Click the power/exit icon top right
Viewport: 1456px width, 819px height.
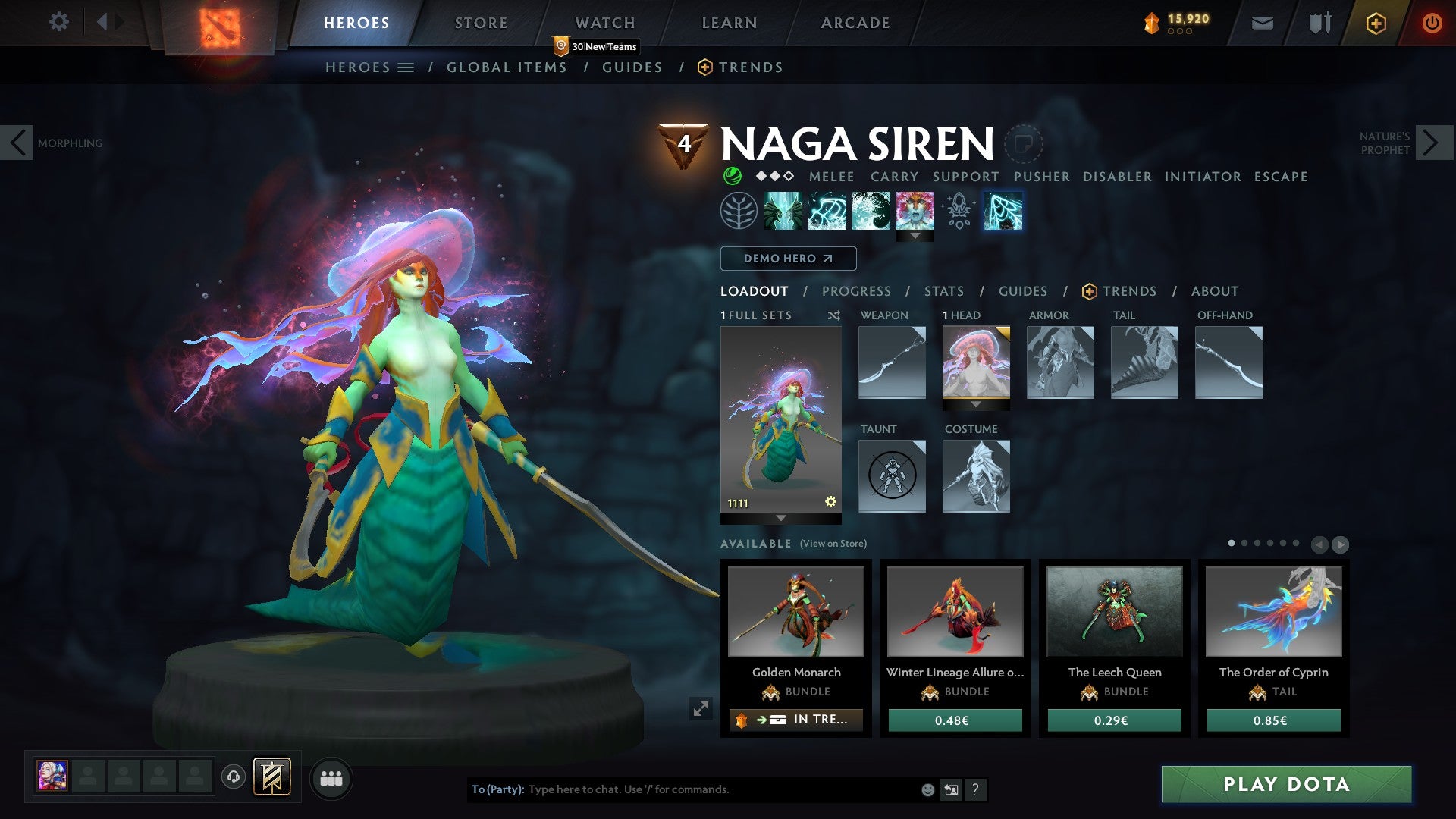pos(1432,23)
